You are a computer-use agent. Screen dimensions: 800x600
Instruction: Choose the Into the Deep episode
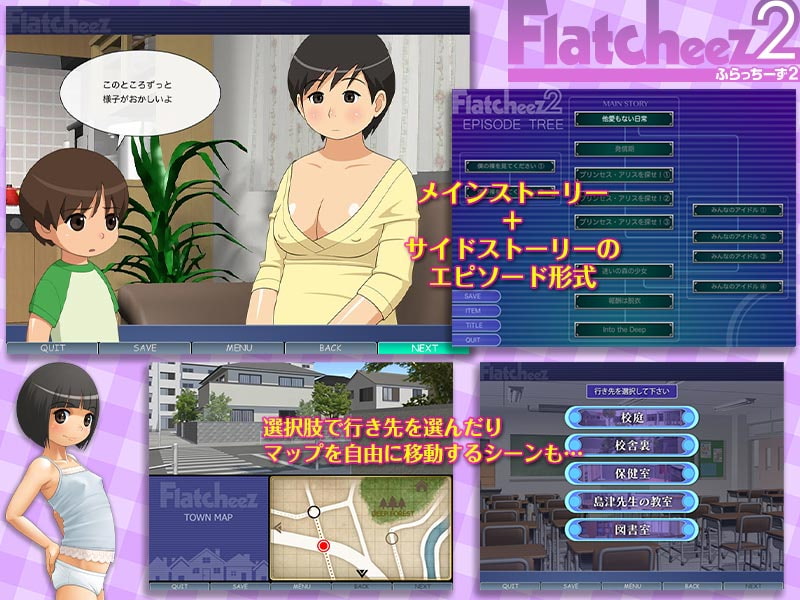click(622, 328)
